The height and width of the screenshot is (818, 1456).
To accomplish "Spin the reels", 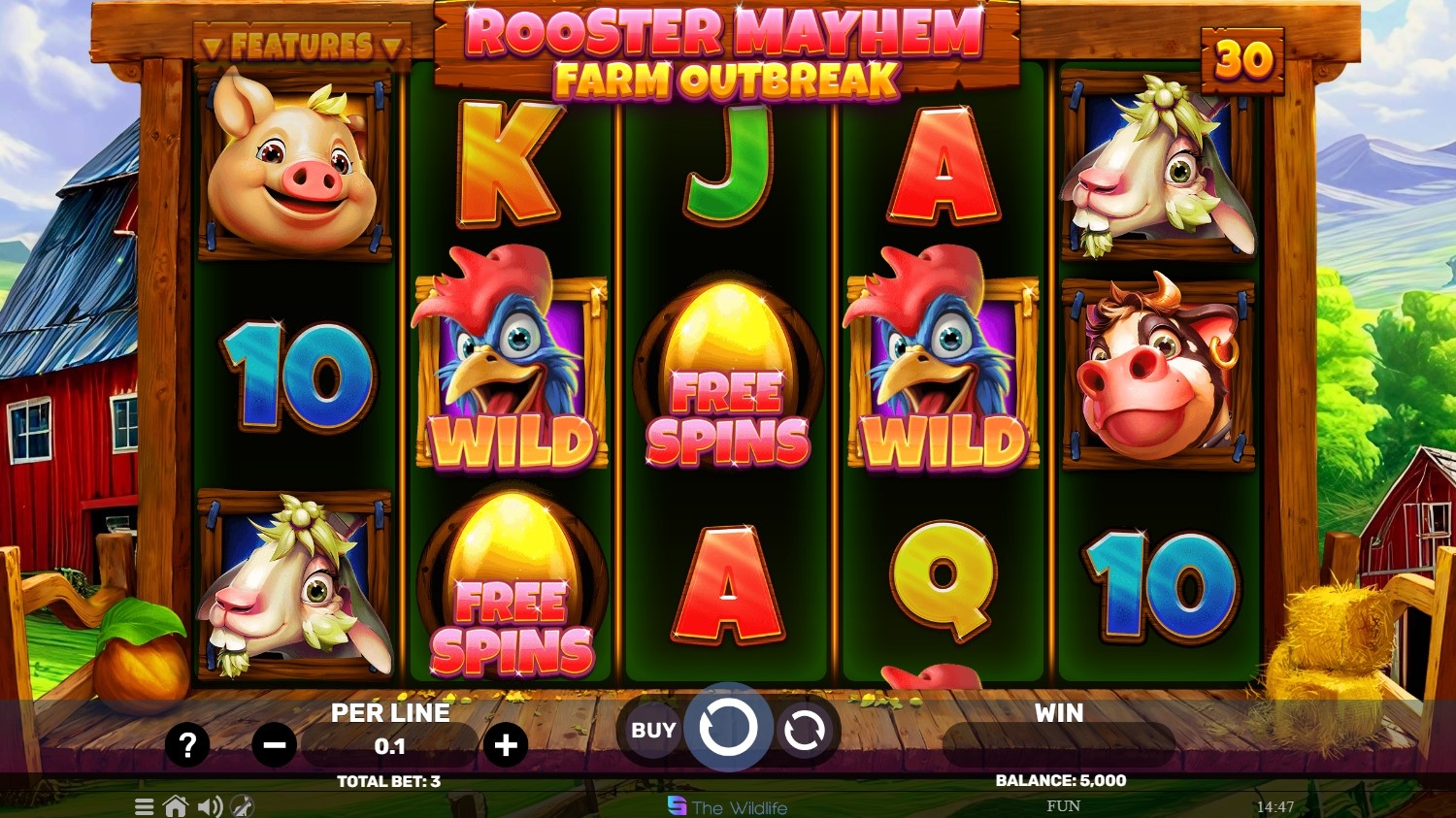I will coord(728,729).
